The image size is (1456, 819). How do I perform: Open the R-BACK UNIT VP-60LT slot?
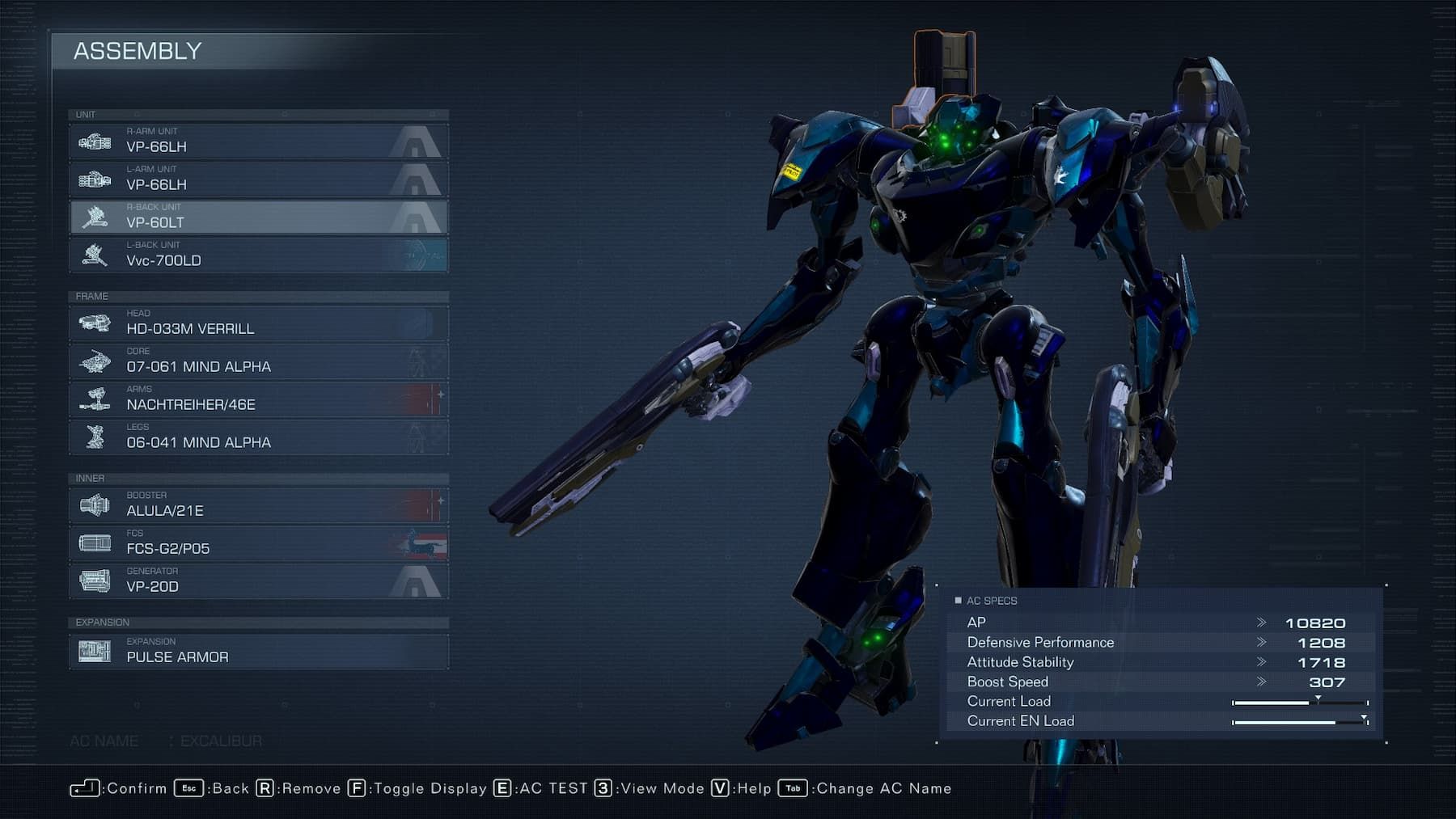tap(259, 217)
